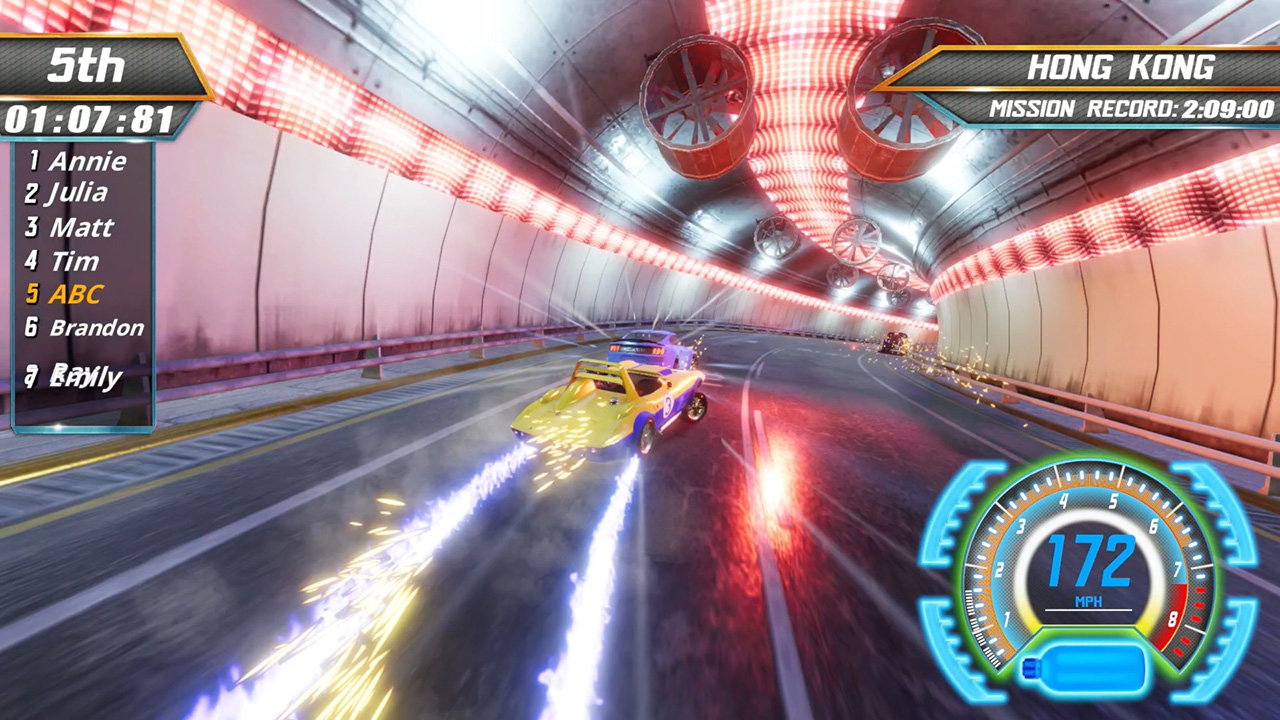Highlight your own racer ABC in the standings
The width and height of the screenshot is (1280, 720).
click(78, 294)
